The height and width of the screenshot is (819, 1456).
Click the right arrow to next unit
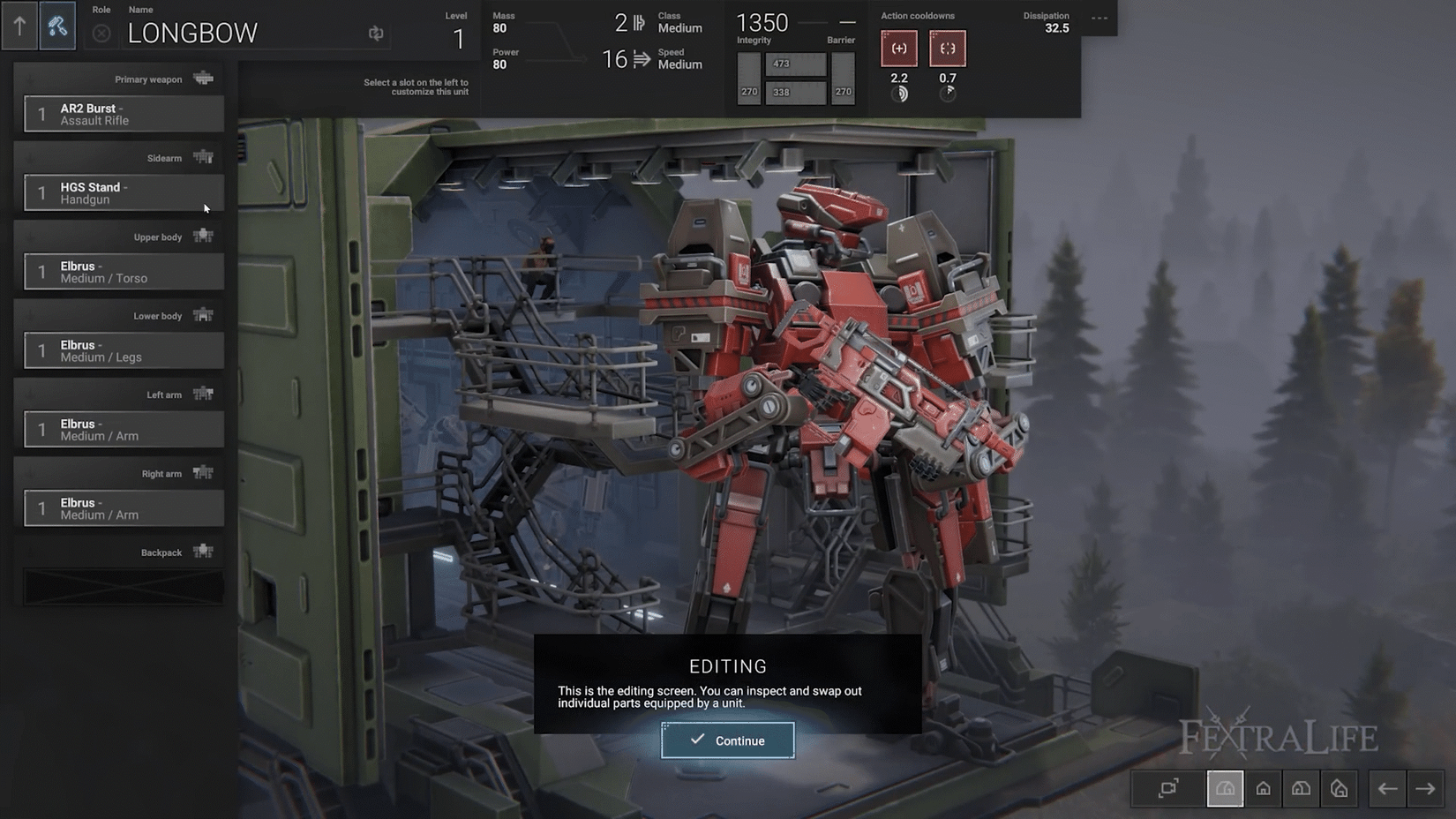(1428, 788)
